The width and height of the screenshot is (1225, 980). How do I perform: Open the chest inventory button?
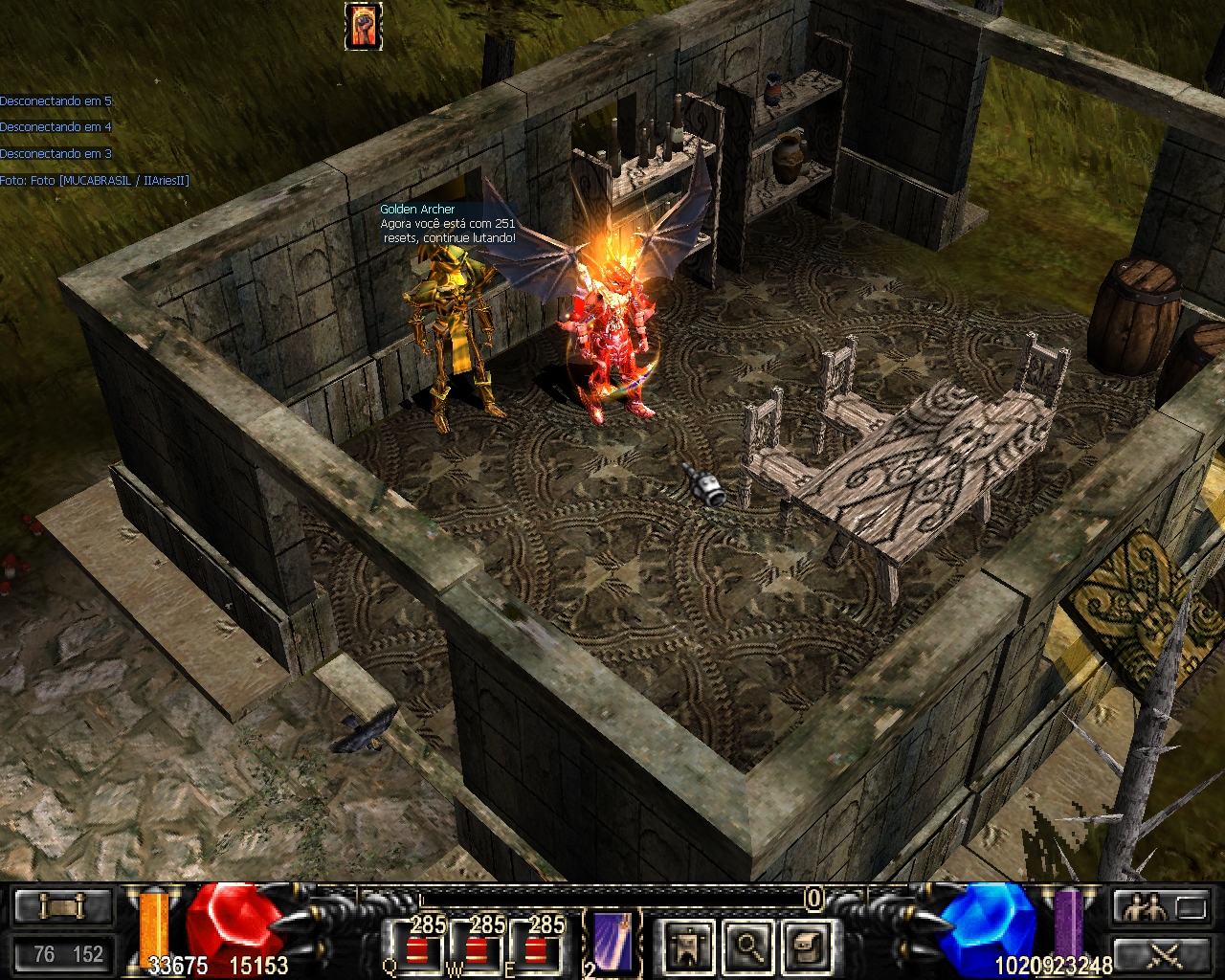point(806,947)
